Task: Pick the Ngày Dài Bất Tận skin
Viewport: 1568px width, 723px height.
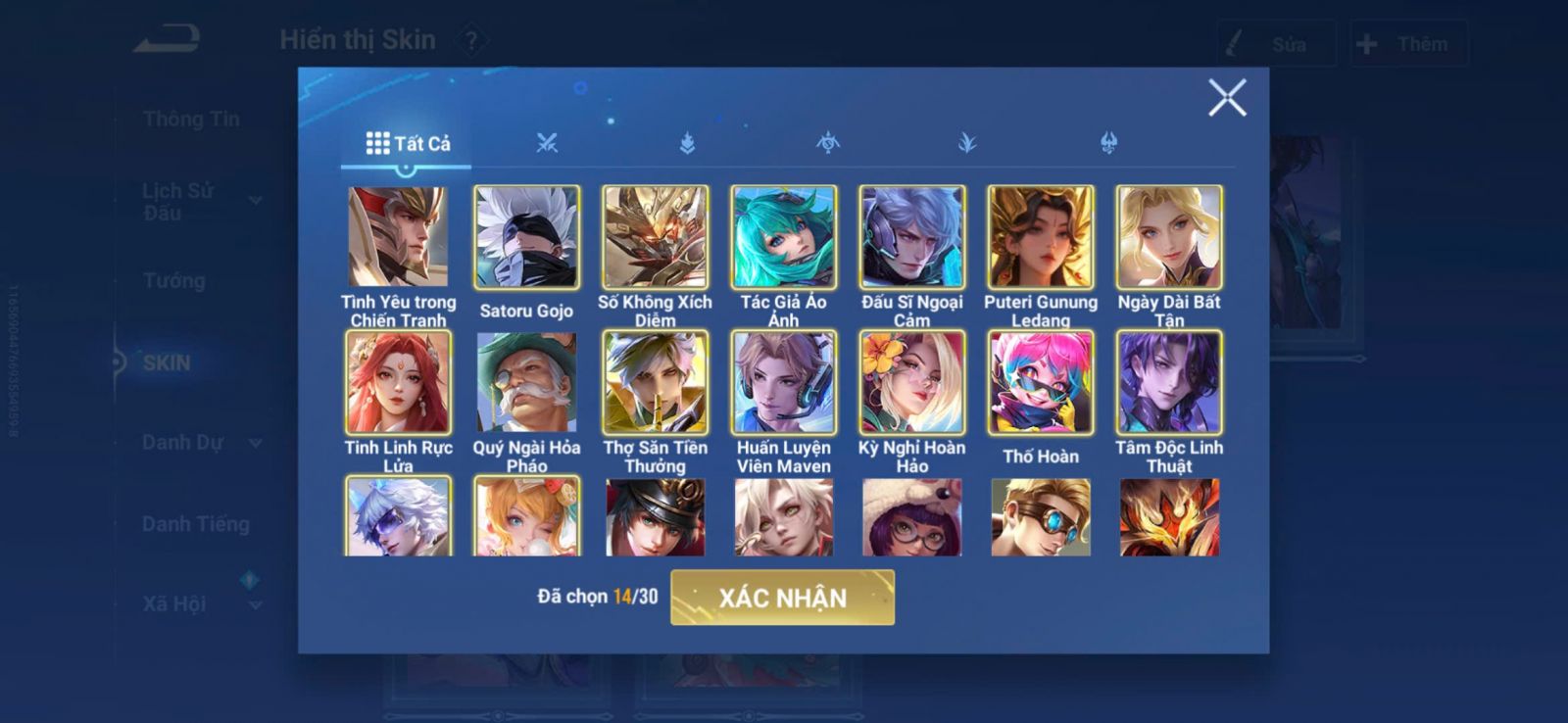Action: point(1169,237)
